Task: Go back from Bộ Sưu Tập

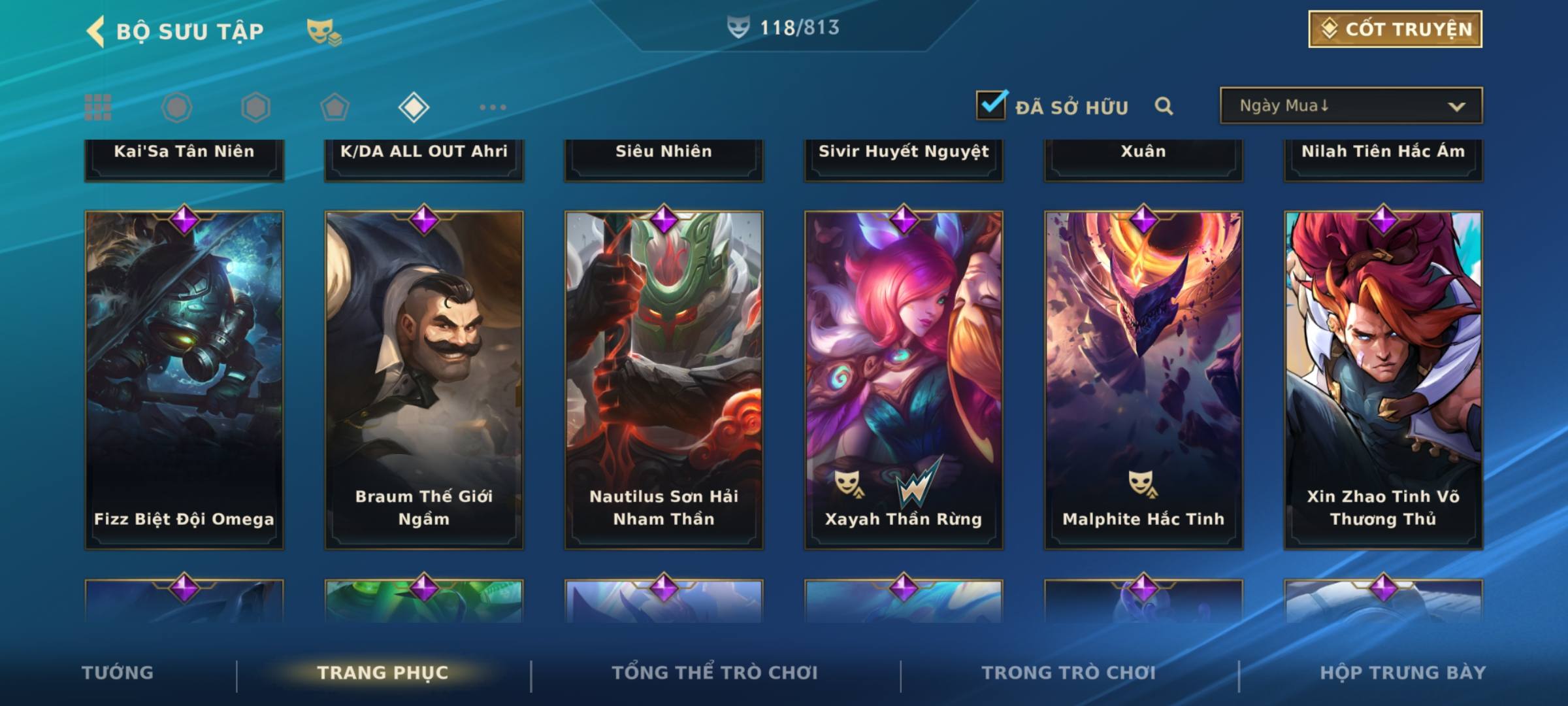Action: 96,31
